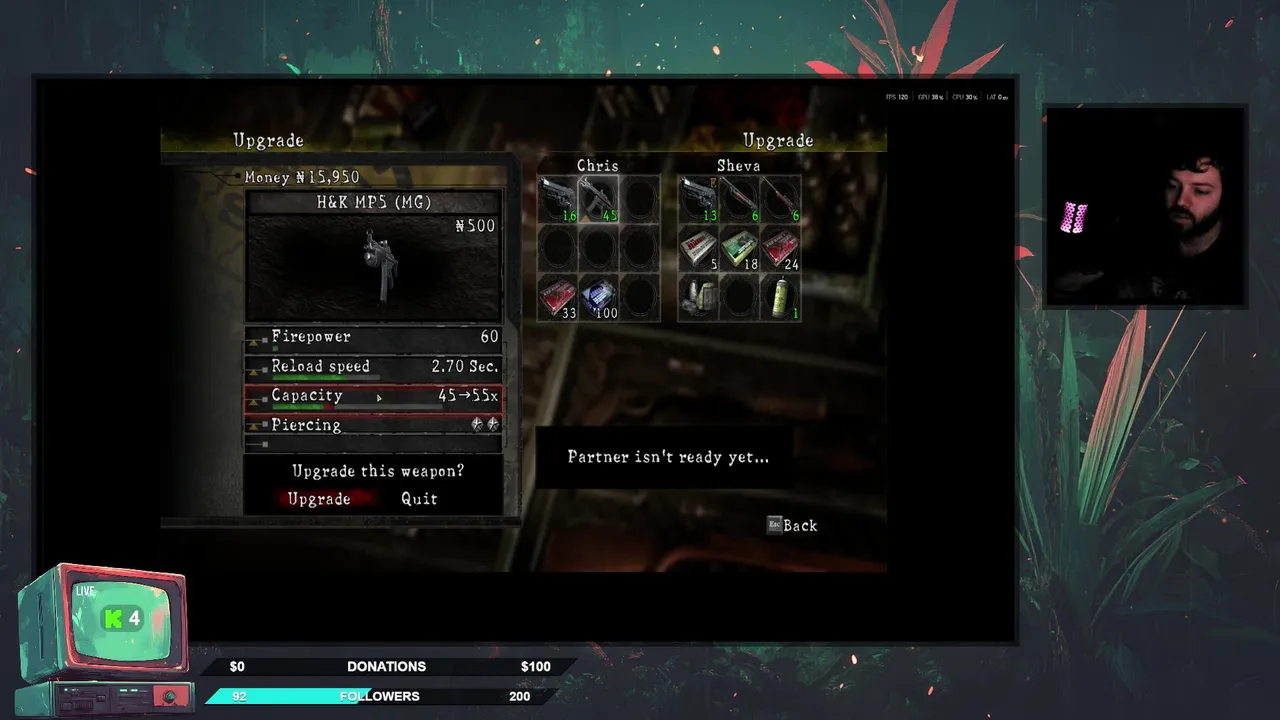Select Chris's handgun with 16 rounds
Screen dimensions: 1280x720
coord(557,198)
